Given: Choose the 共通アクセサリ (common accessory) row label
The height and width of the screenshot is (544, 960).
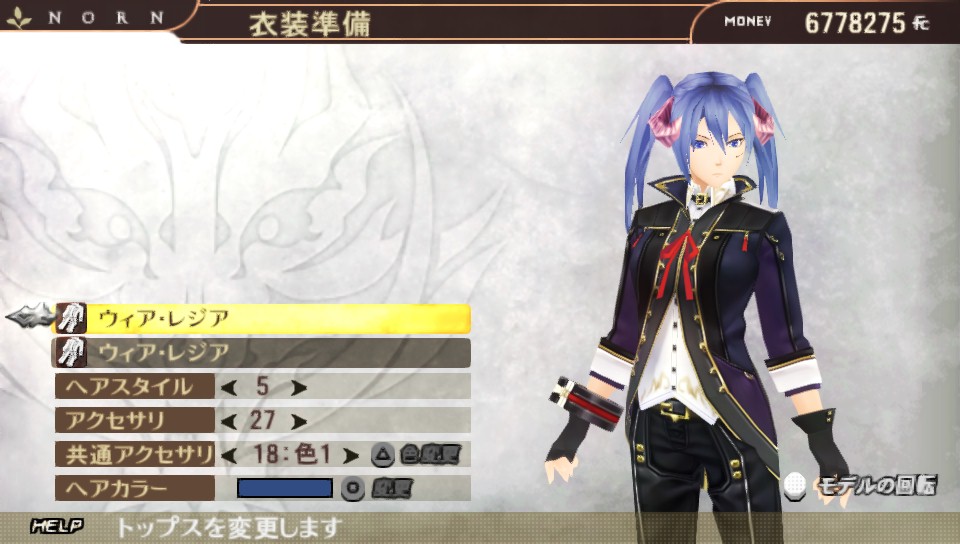Looking at the screenshot, I should tap(134, 455).
